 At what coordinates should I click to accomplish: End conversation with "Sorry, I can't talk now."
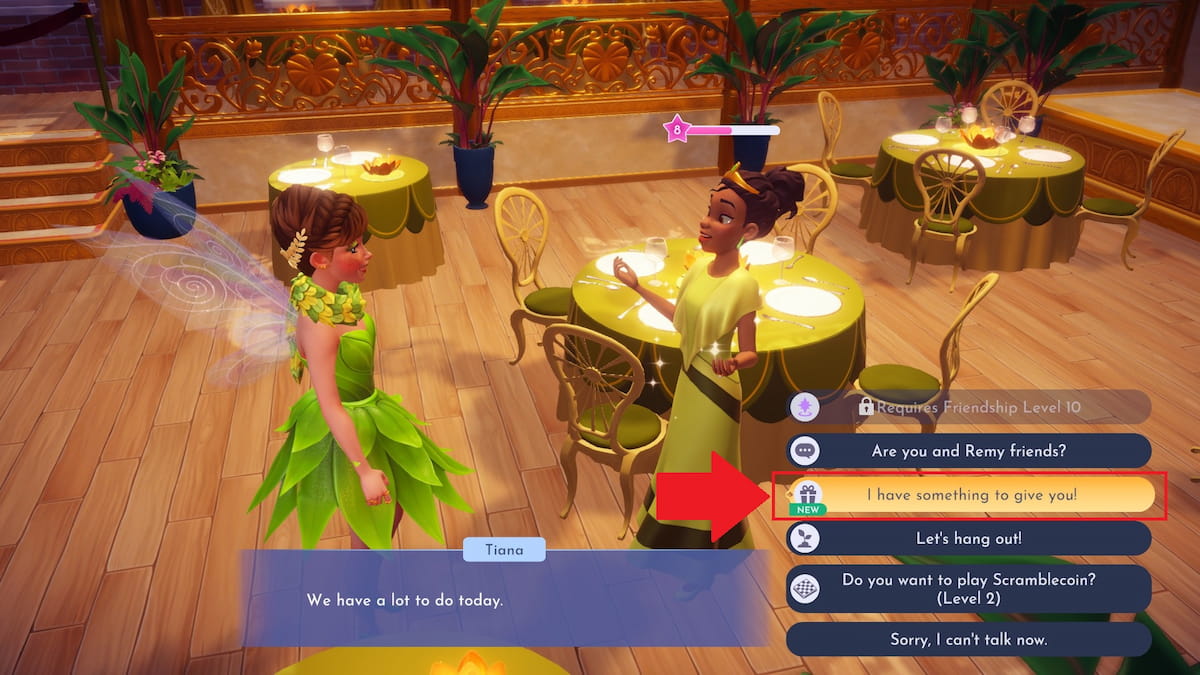(968, 639)
